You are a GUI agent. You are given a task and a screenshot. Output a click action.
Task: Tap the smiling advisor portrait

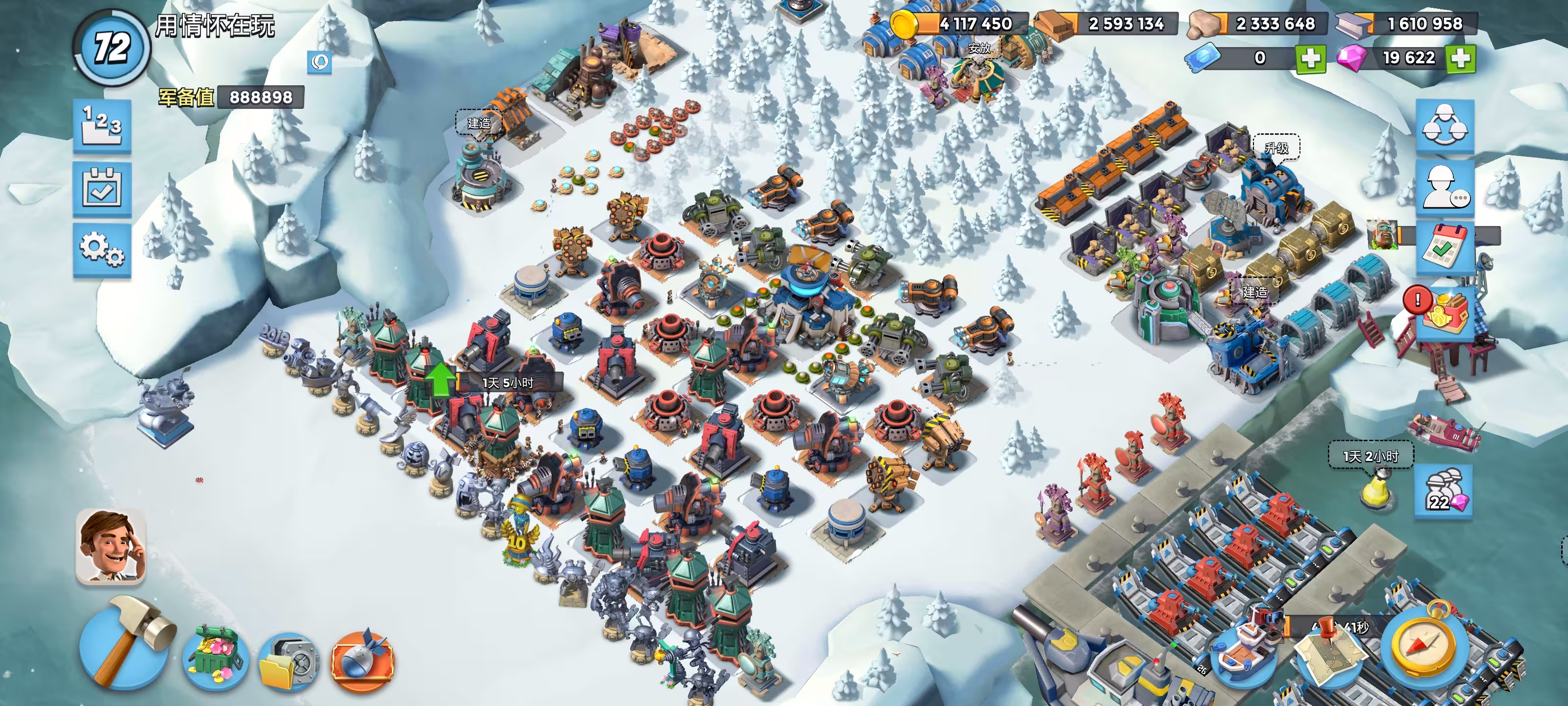pyautogui.click(x=111, y=546)
